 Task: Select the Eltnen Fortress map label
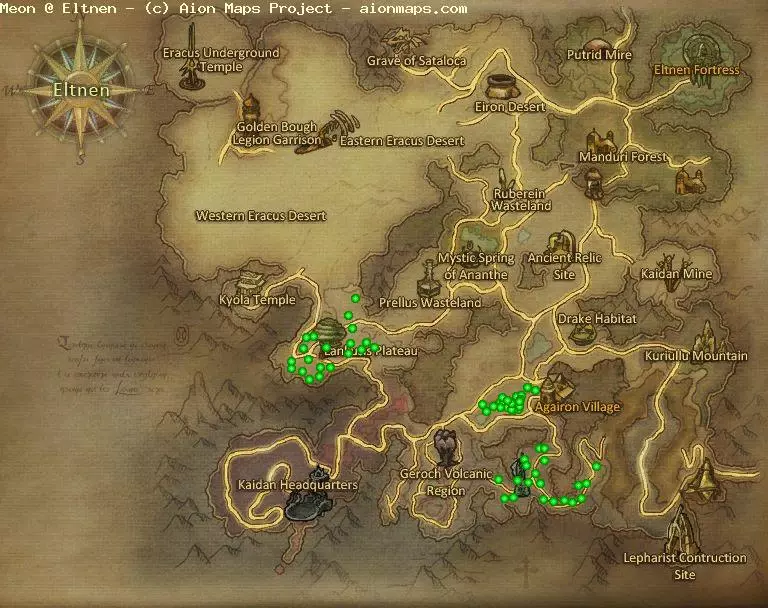tap(696, 71)
